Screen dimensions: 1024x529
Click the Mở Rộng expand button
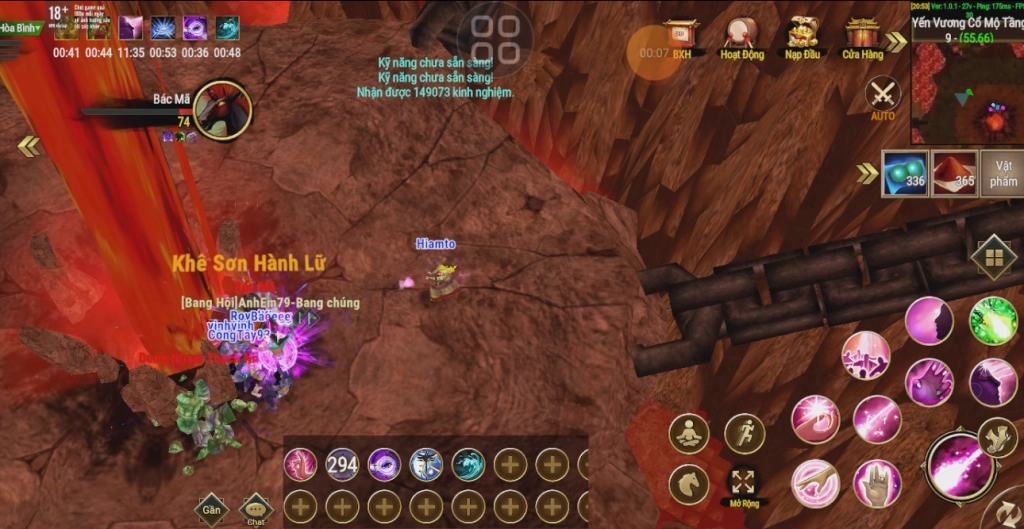(x=744, y=484)
